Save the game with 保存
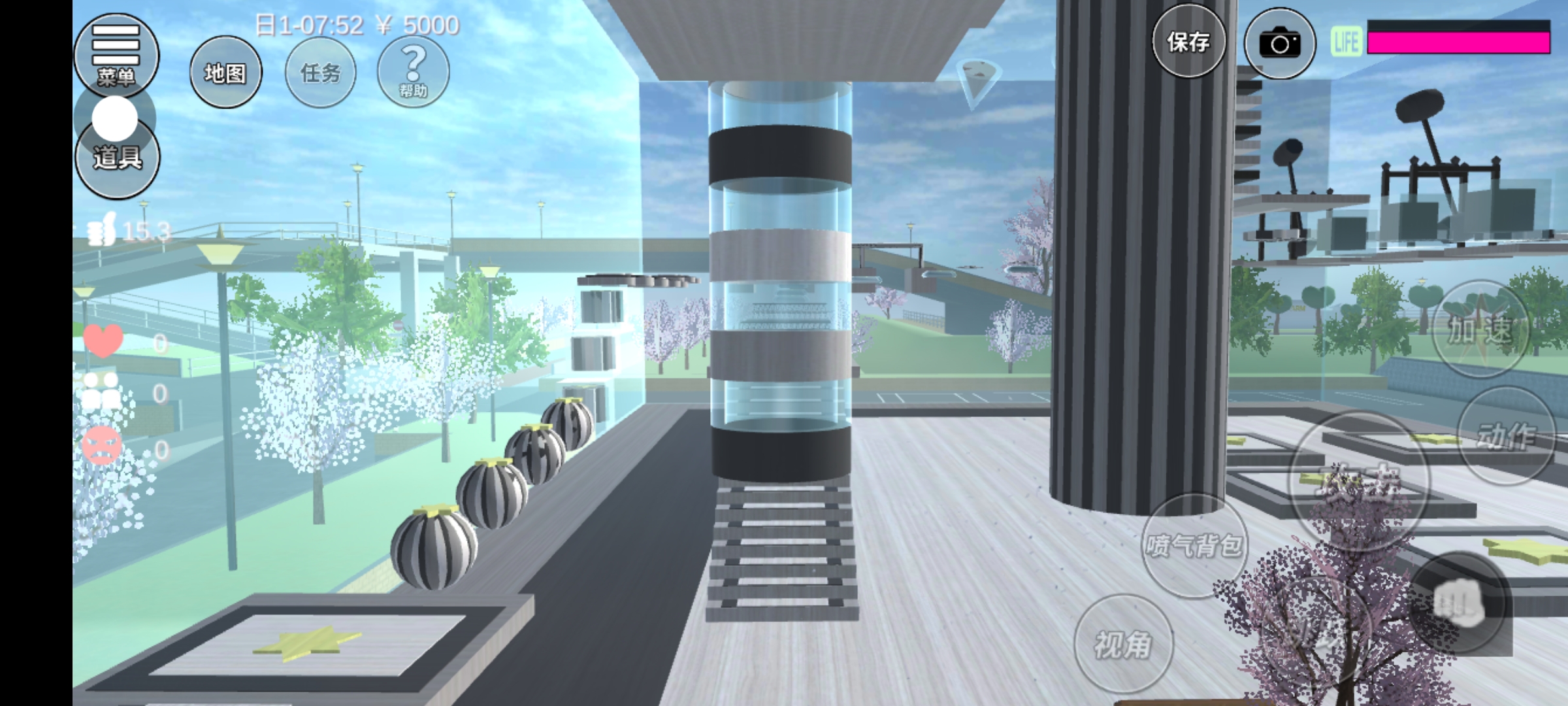Image resolution: width=1568 pixels, height=706 pixels. tap(1188, 42)
